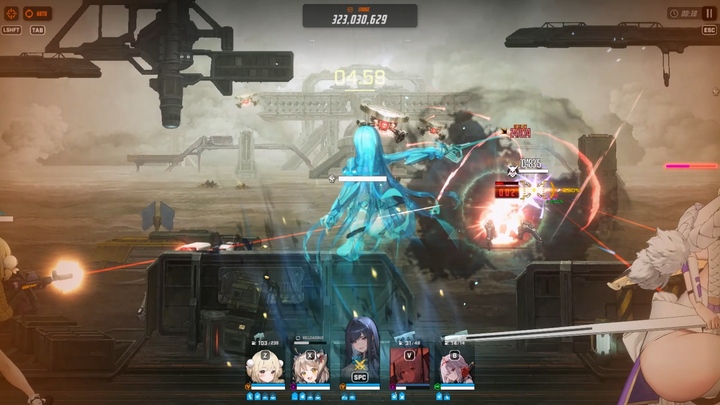
Task: Pause the battle
Action: (709, 13)
